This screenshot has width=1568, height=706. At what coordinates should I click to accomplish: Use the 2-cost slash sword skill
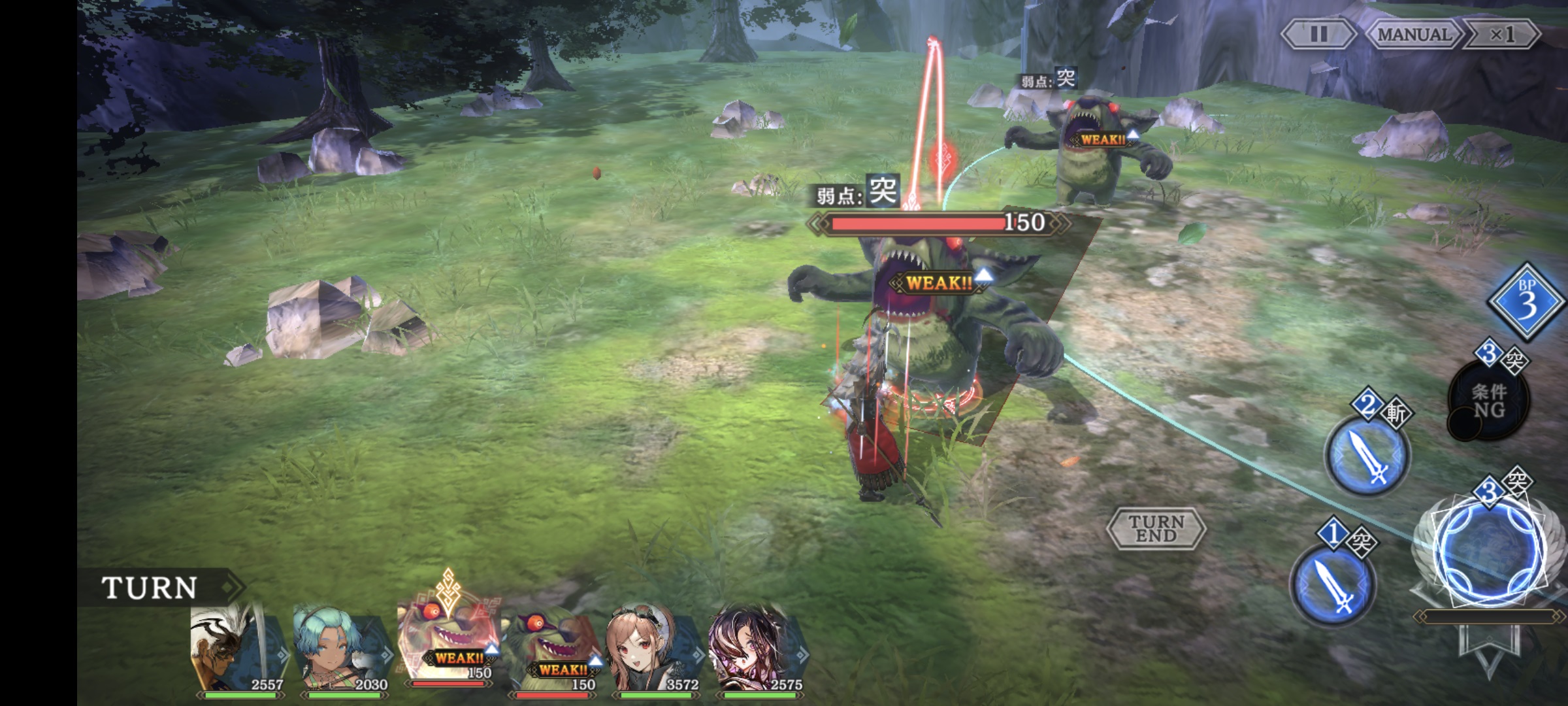click(x=1367, y=453)
